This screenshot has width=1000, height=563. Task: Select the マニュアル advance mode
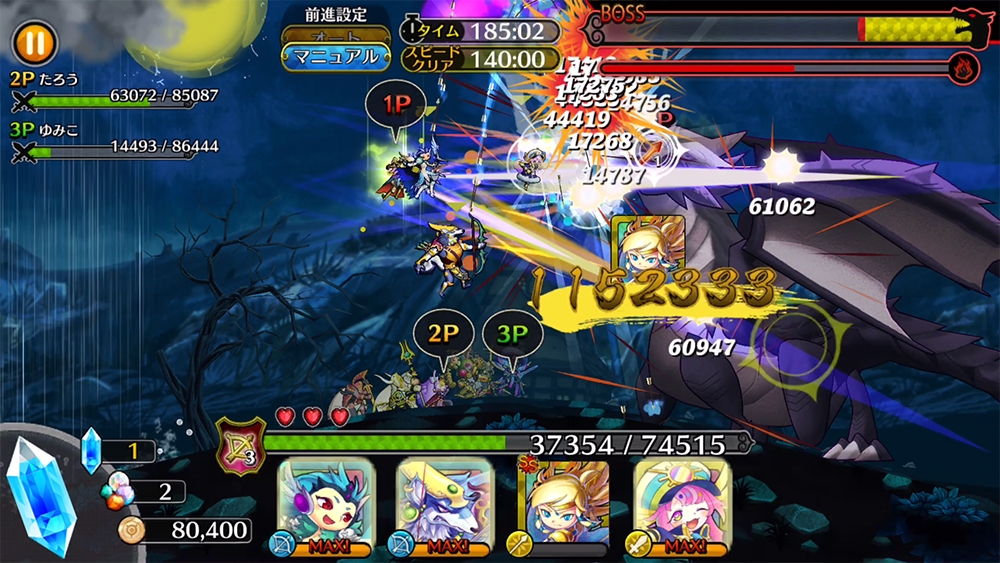(335, 57)
